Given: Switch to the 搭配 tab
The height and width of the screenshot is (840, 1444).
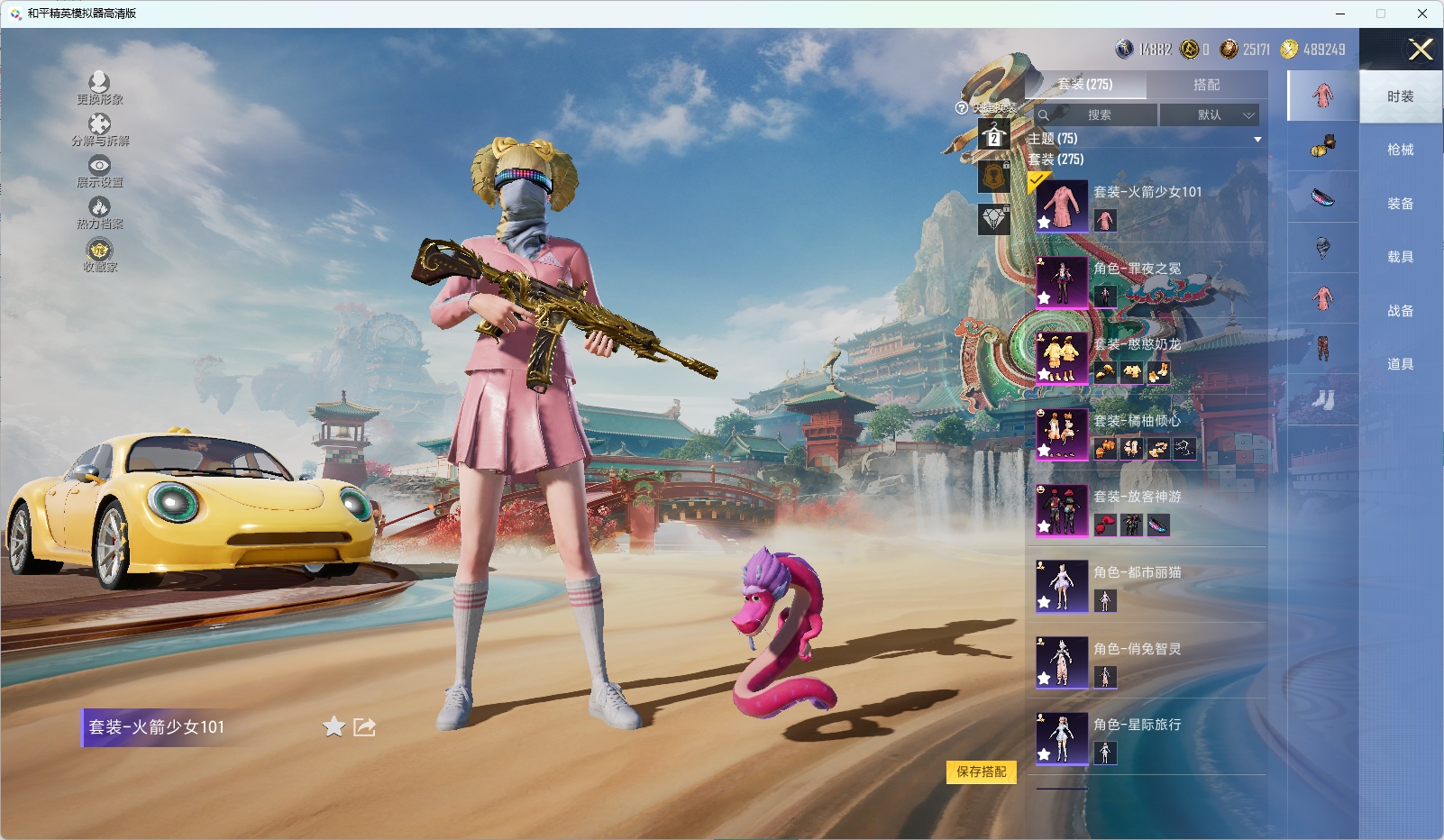Looking at the screenshot, I should pyautogui.click(x=1206, y=85).
